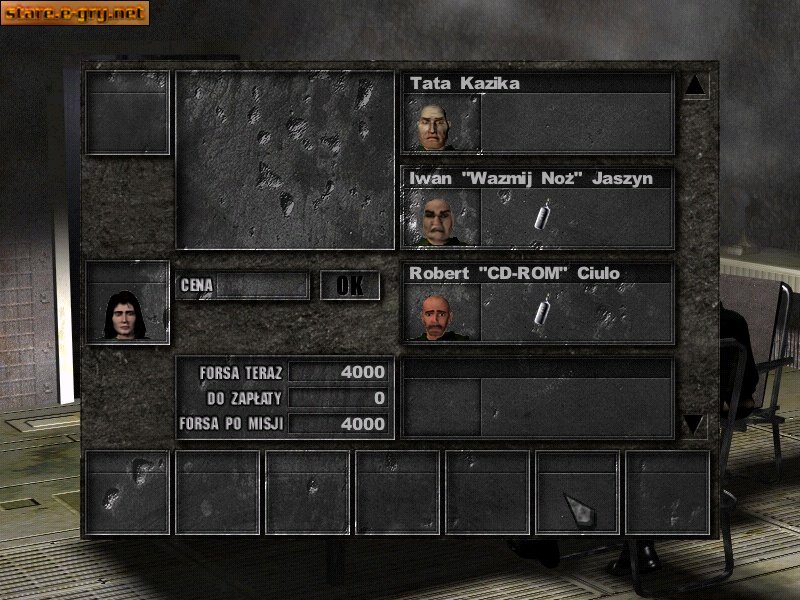
Task: Pick Robert "CD-ROM" Ciulo
Action: pos(537,302)
